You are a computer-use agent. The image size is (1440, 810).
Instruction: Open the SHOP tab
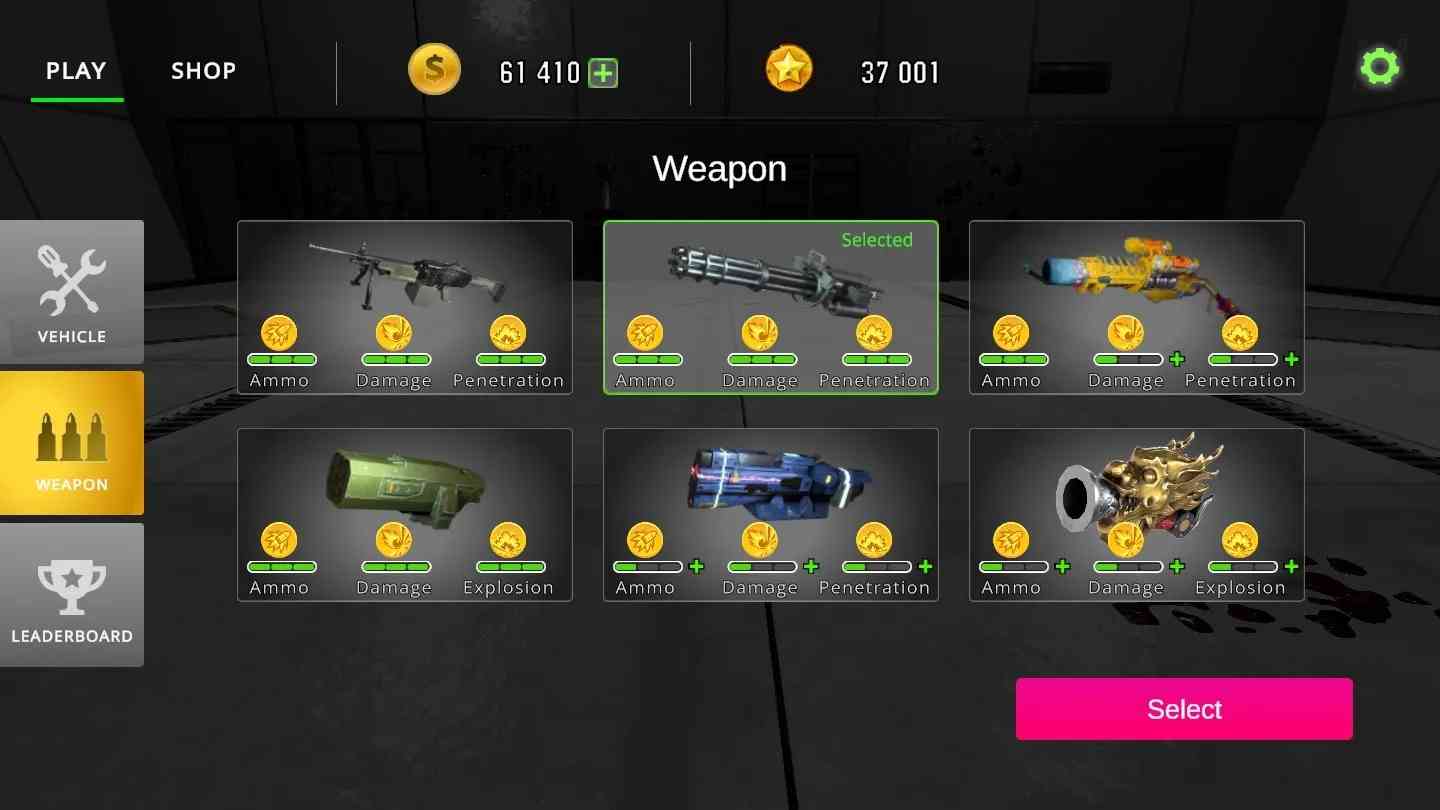pyautogui.click(x=203, y=71)
